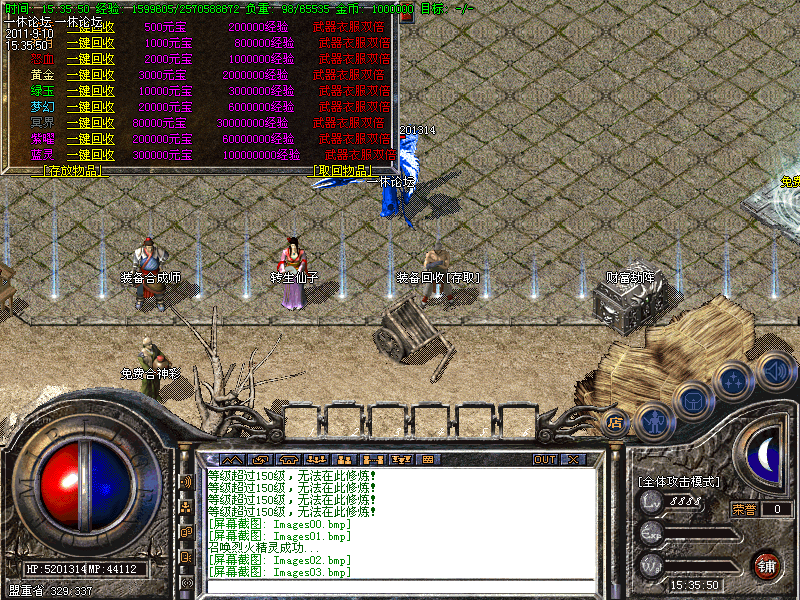Image resolution: width=800 pixels, height=600 pixels.
Task: Click the OUT button above chat
Action: tap(544, 460)
